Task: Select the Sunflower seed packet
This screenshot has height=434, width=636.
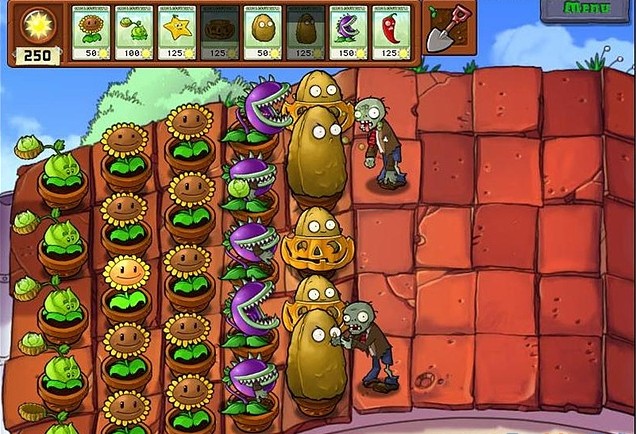Action: coord(92,31)
